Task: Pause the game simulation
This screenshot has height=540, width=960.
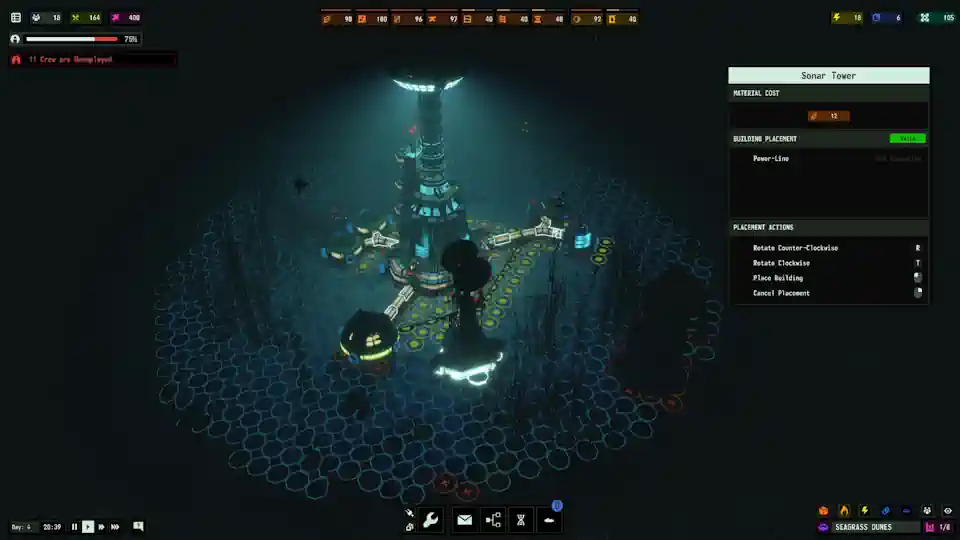Action: click(x=74, y=527)
